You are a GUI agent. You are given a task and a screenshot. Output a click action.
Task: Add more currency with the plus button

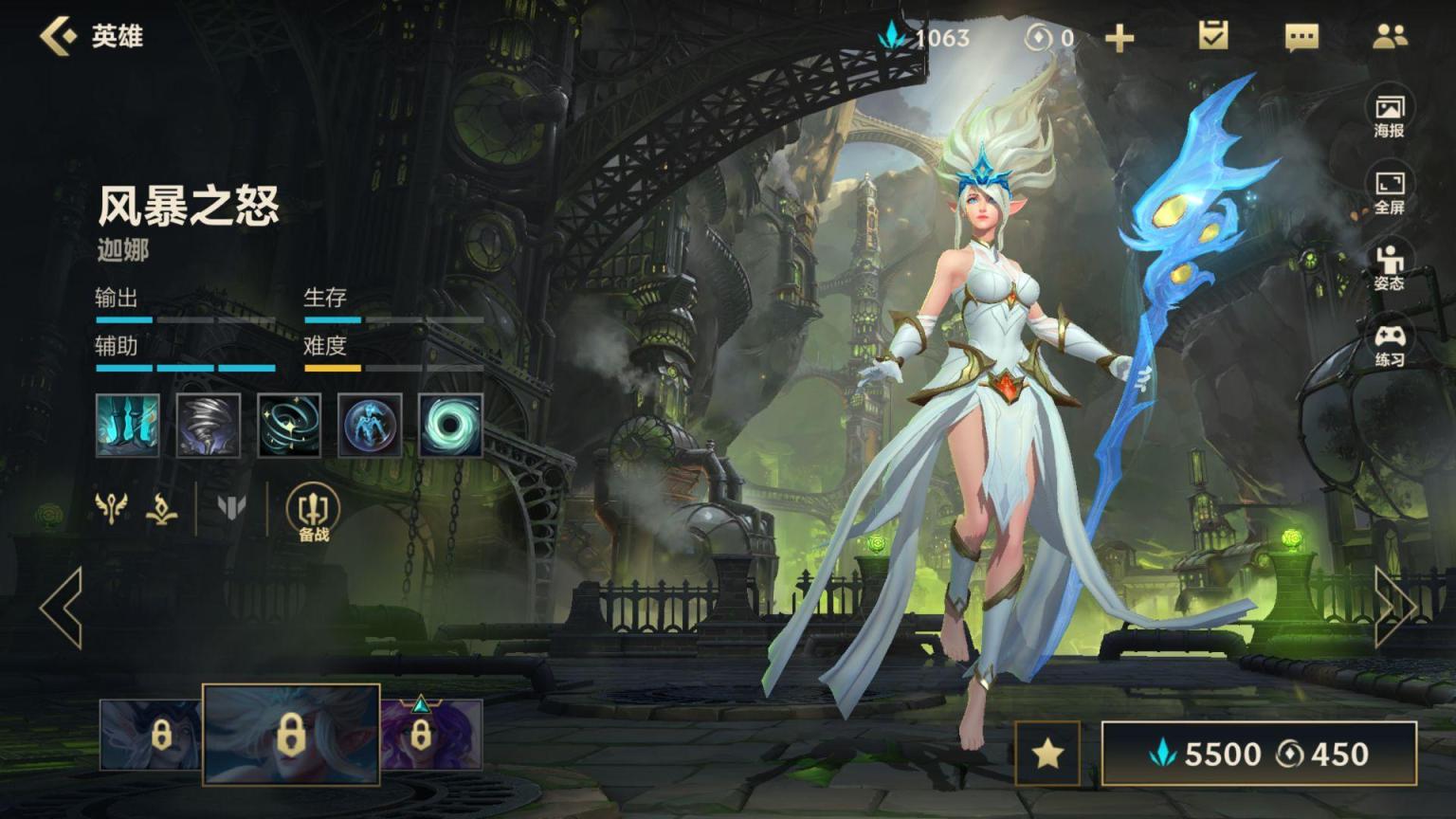(x=1119, y=38)
